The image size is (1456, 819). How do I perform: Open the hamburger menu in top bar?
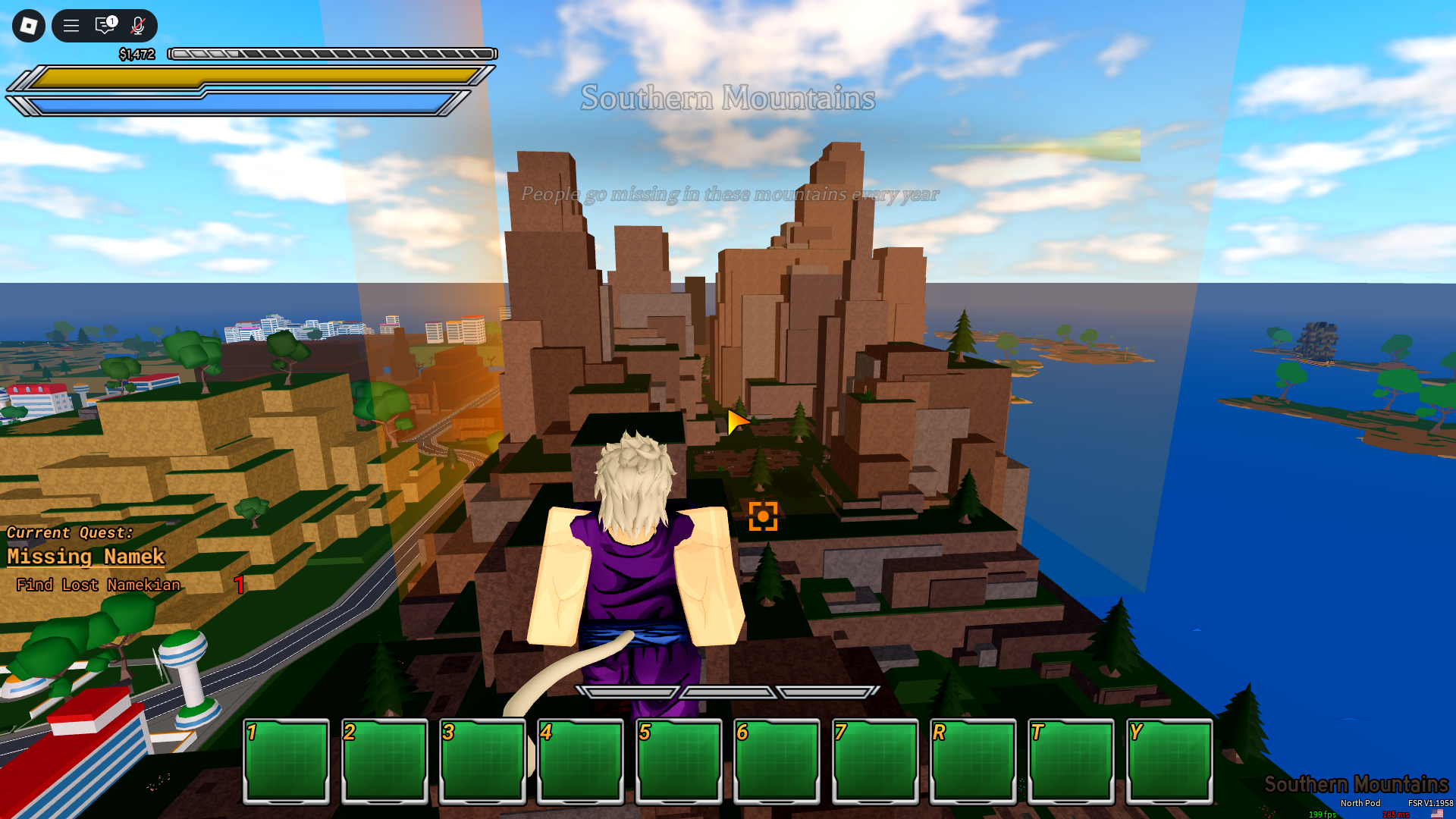coord(71,26)
